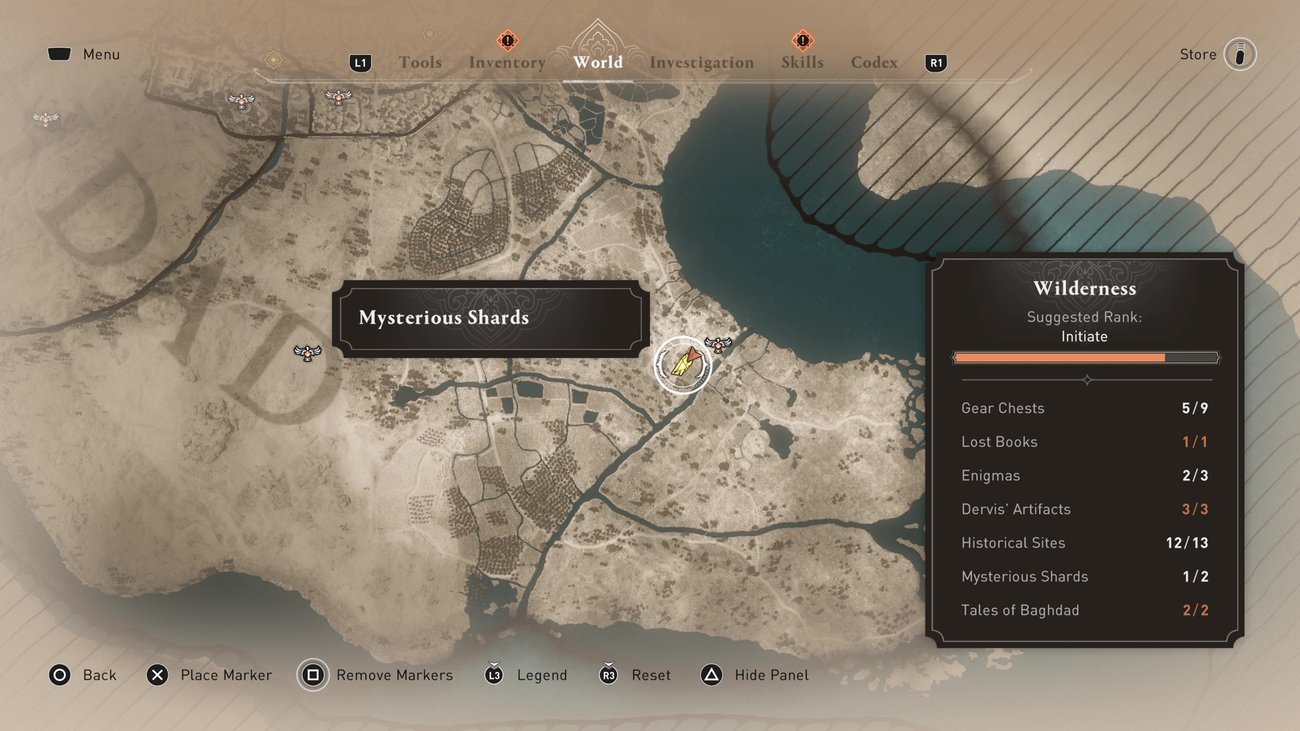The height and width of the screenshot is (731, 1300).
Task: Select the Gear Chests row
Action: tap(1085, 408)
